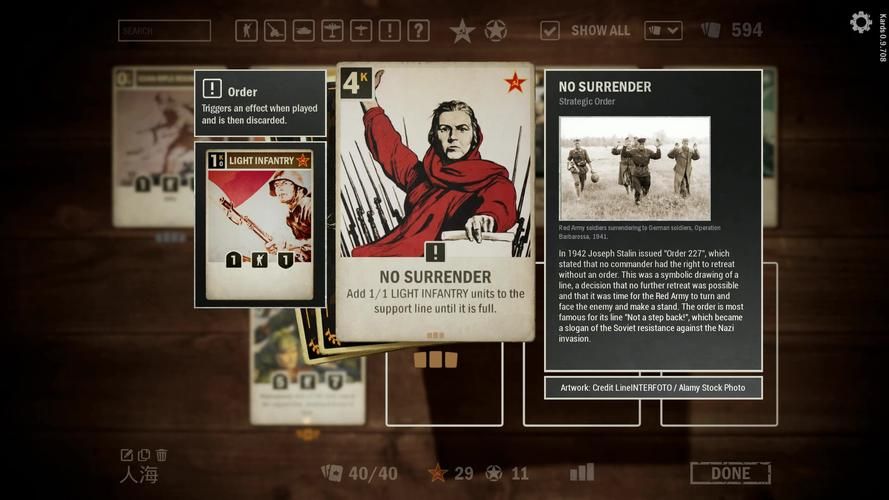Show deck statistics bar chart

tap(581, 472)
